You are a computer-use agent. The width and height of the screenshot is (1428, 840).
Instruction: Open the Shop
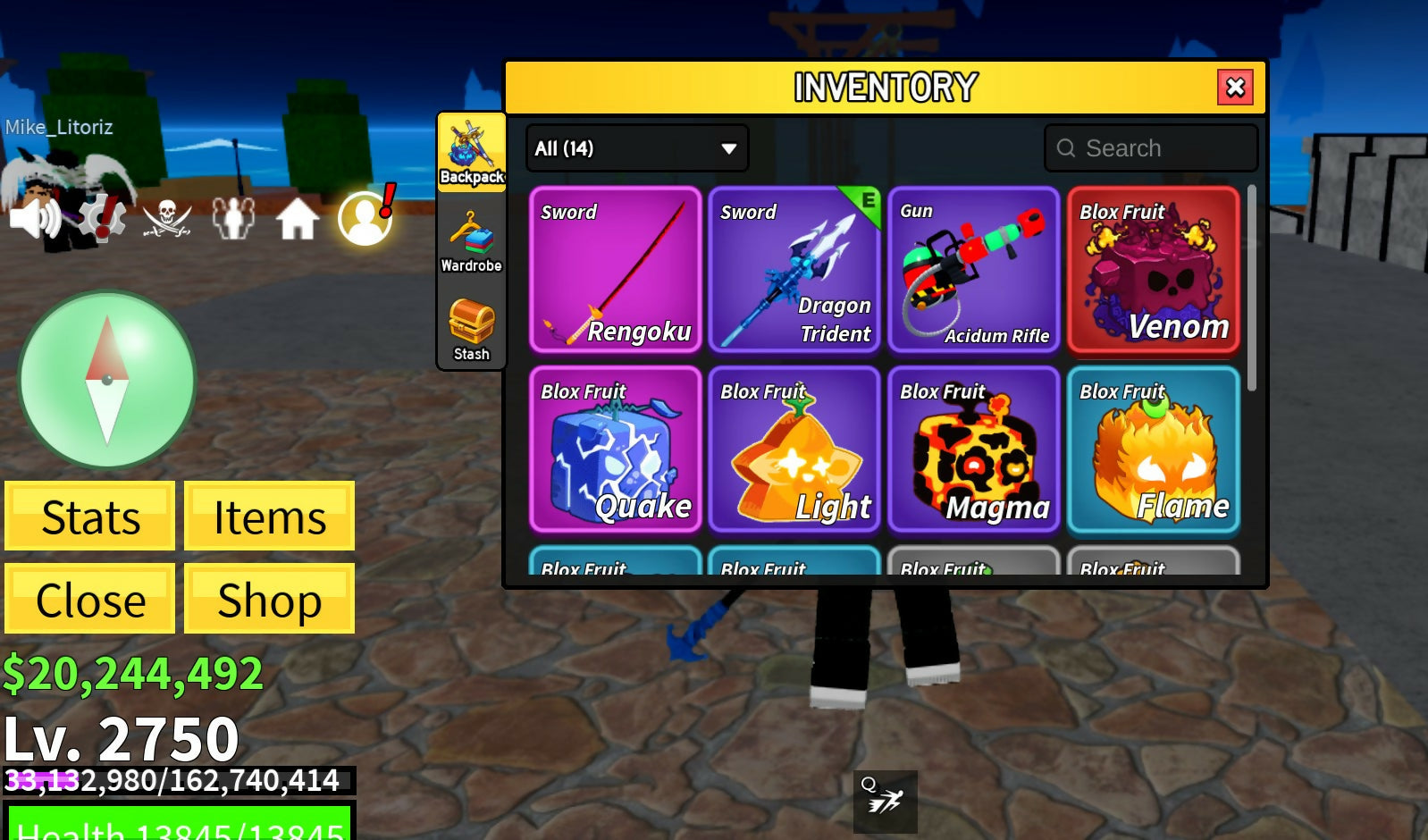(269, 599)
